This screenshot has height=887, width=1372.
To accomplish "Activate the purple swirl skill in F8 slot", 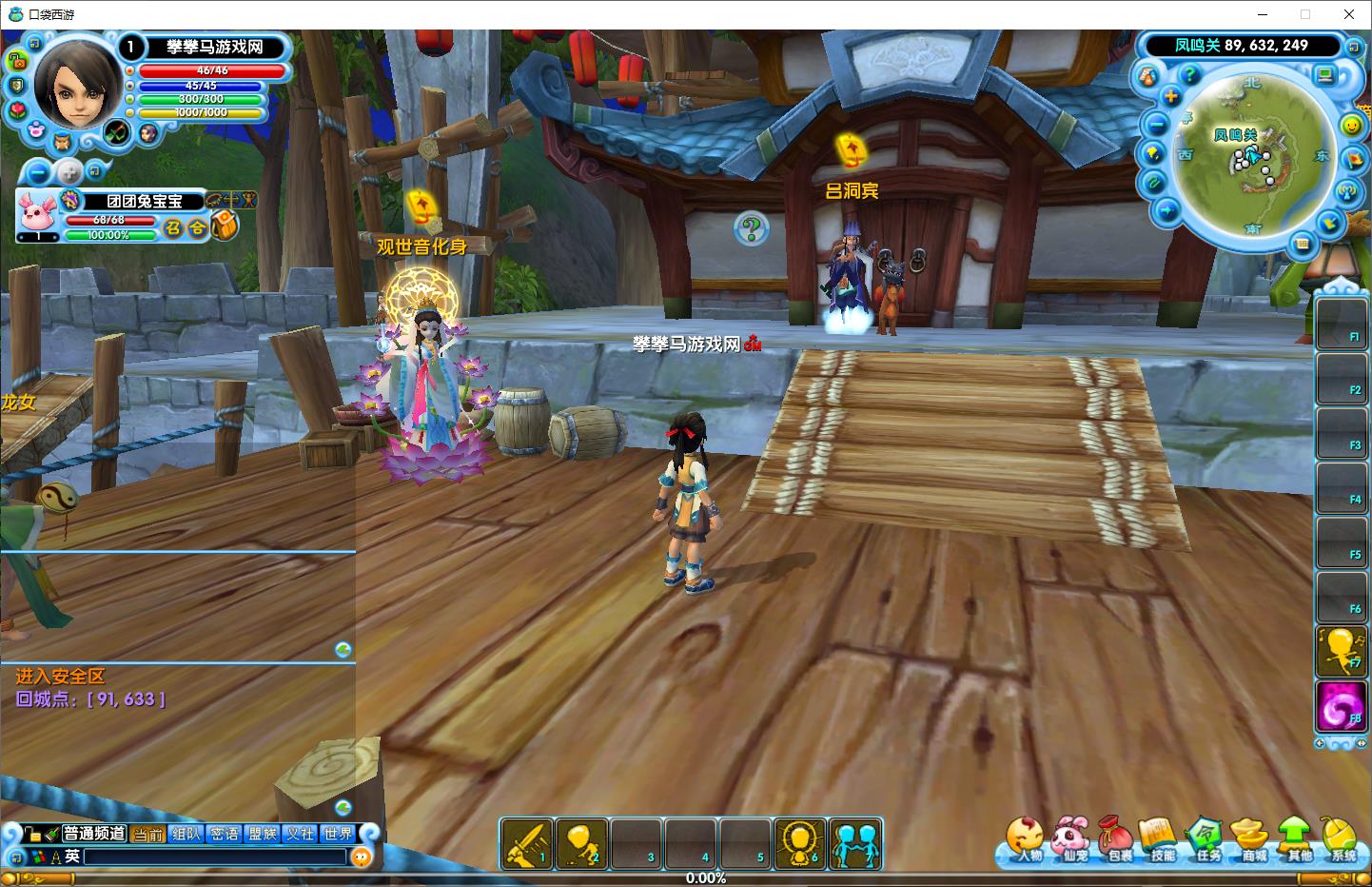I will click(x=1340, y=708).
